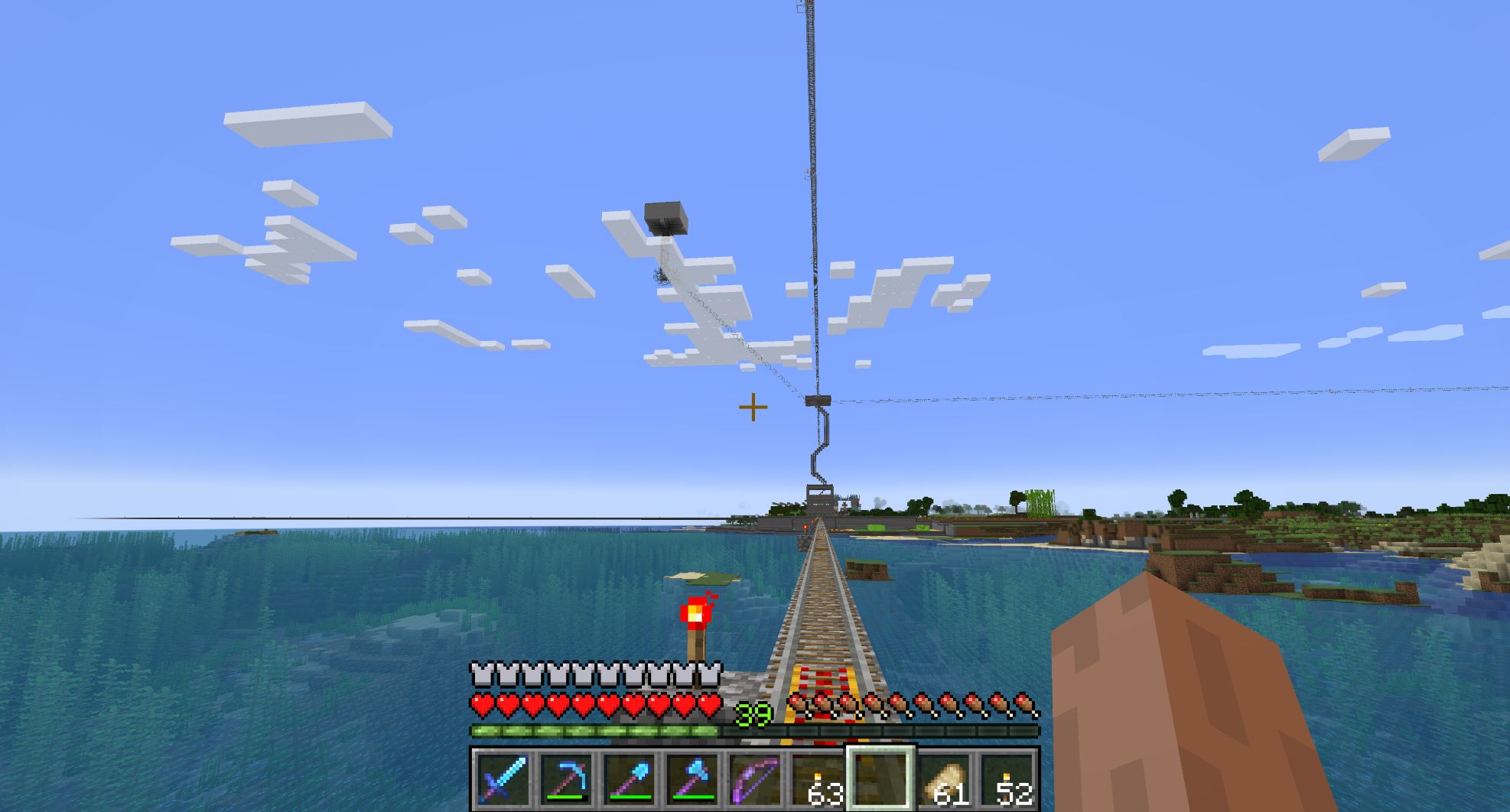Select the stack of 63 torches

tap(818, 780)
